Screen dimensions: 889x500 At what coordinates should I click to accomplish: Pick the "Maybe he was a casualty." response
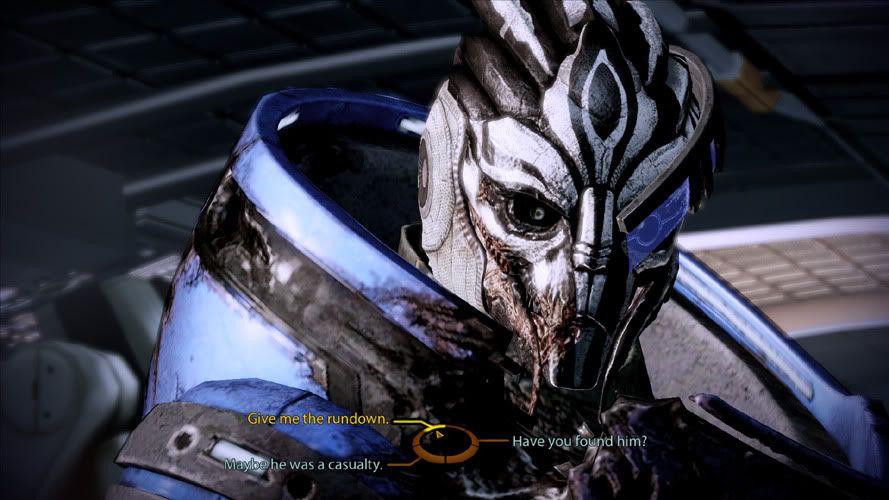[304, 464]
